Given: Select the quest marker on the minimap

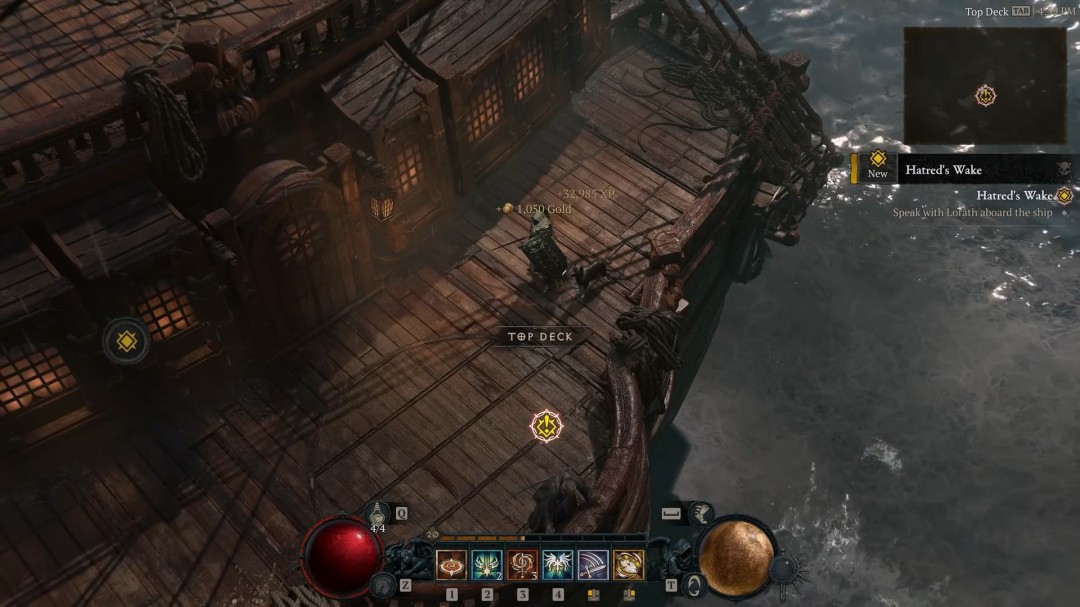Looking at the screenshot, I should tap(986, 96).
